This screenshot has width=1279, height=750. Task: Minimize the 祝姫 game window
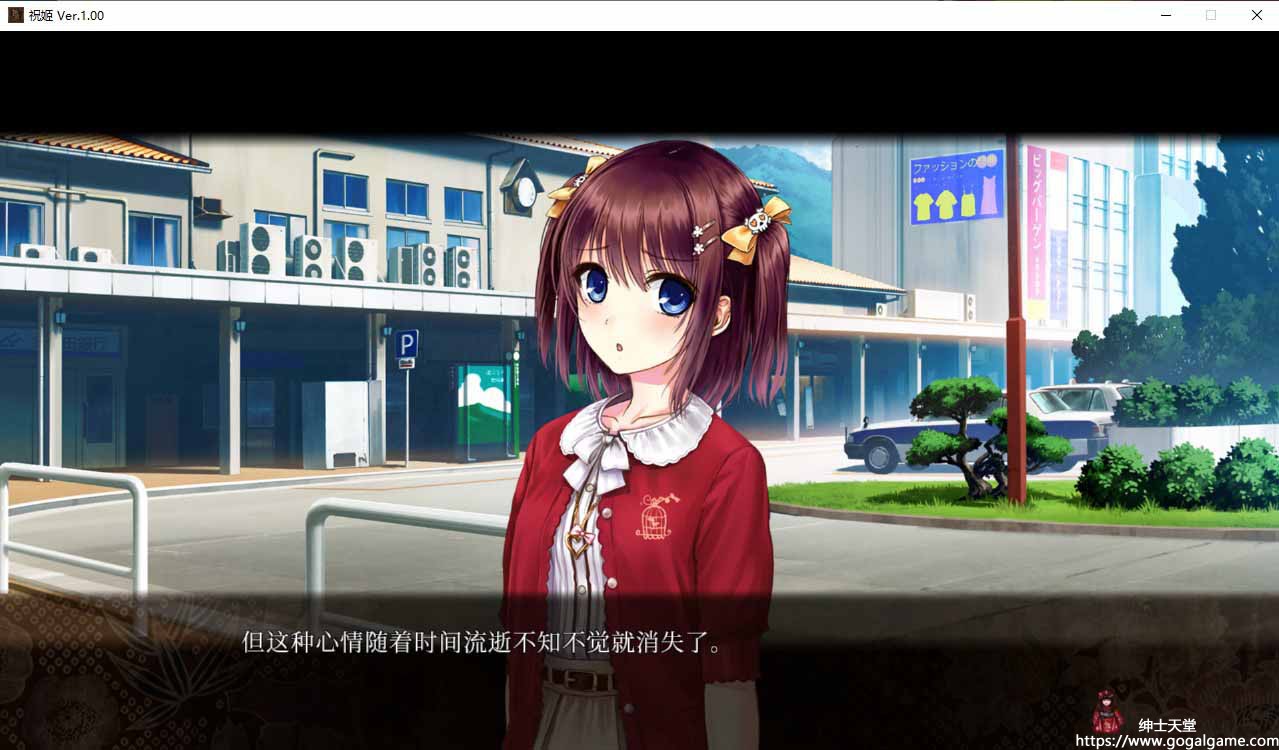[x=1166, y=15]
